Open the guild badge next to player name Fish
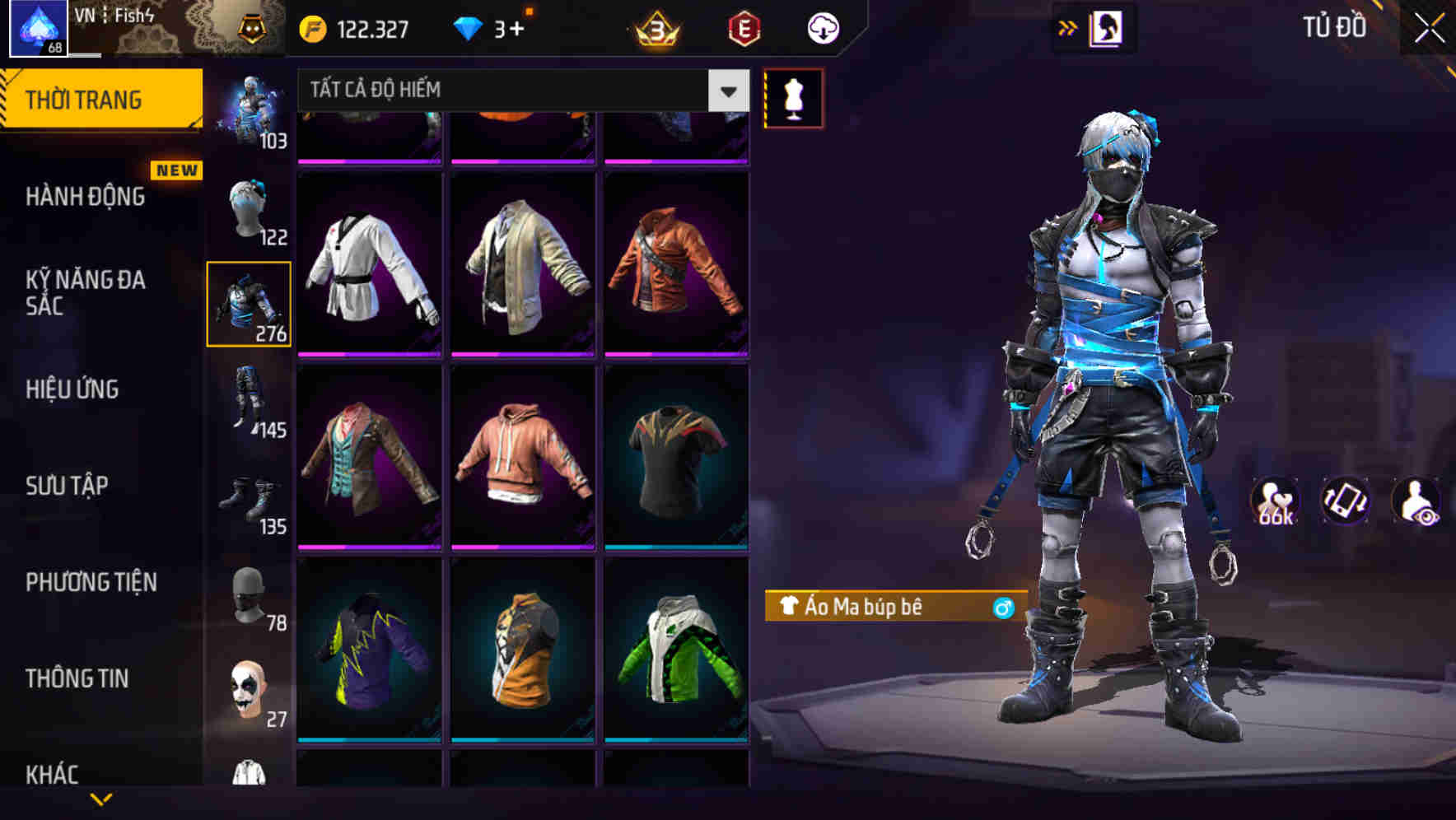 tap(253, 26)
